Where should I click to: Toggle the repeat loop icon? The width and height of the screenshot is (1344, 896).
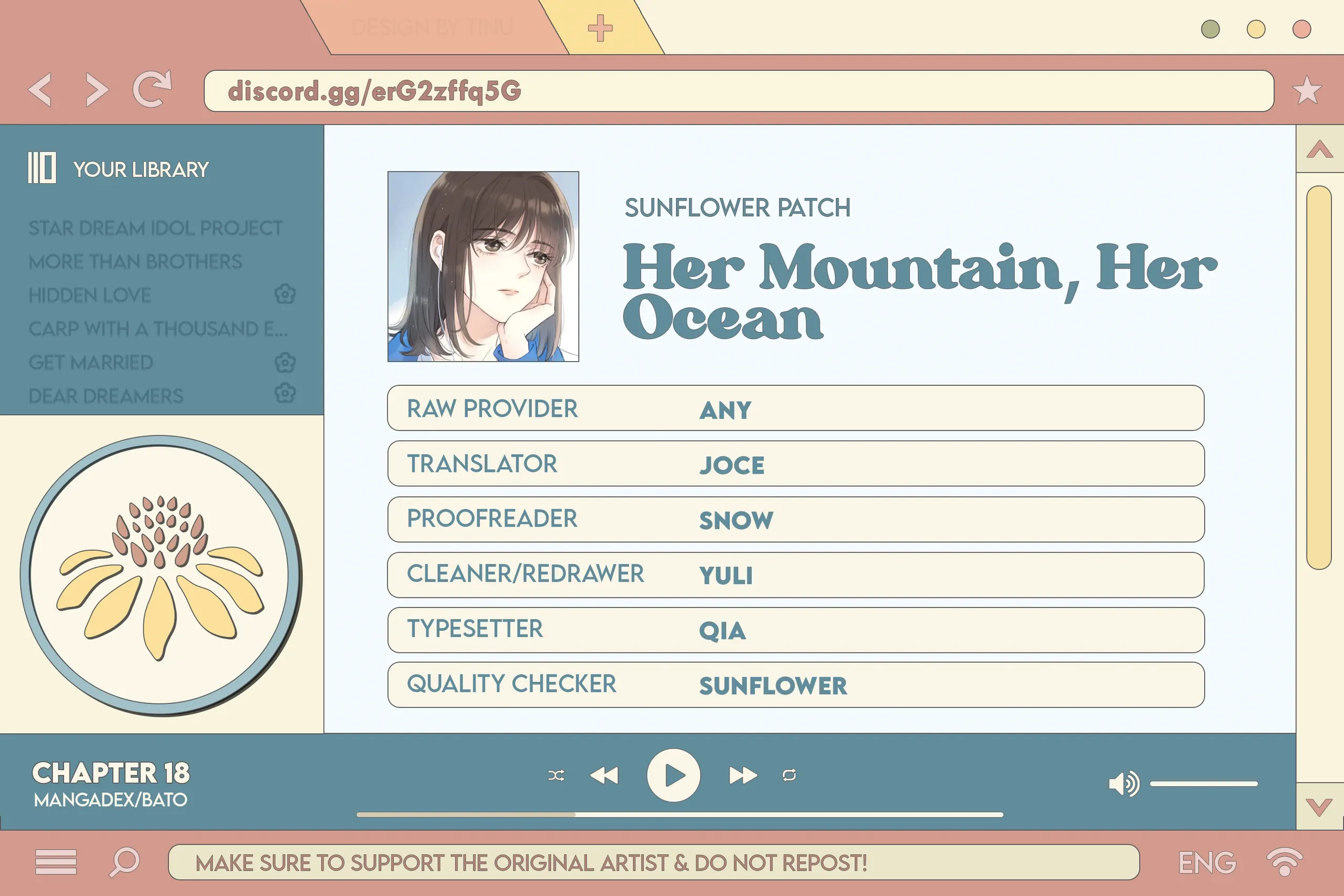(x=789, y=775)
